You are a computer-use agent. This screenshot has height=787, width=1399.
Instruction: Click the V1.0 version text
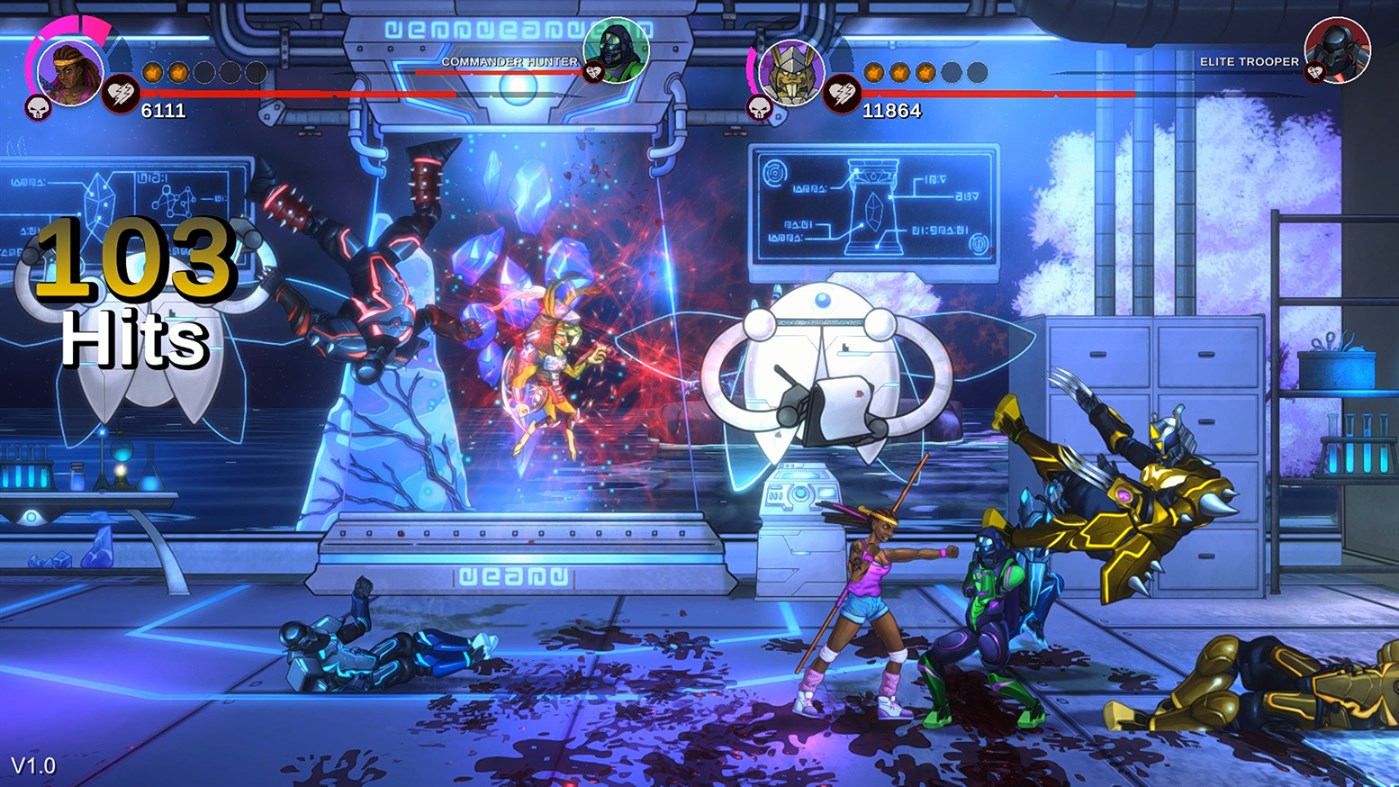[x=32, y=768]
